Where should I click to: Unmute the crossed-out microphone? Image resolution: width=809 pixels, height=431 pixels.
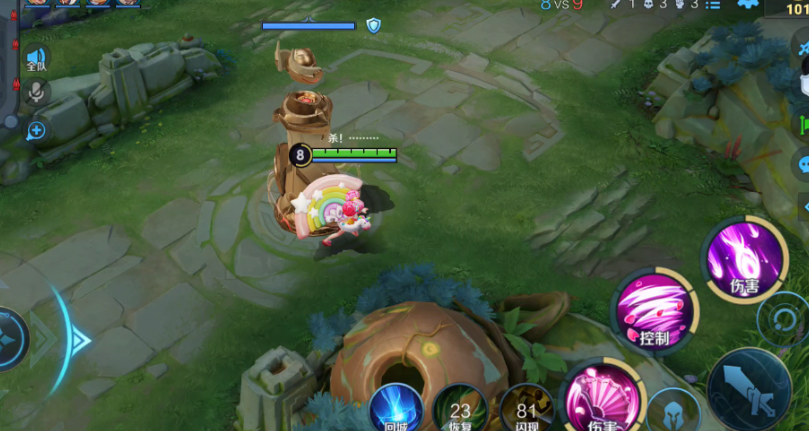37,93
